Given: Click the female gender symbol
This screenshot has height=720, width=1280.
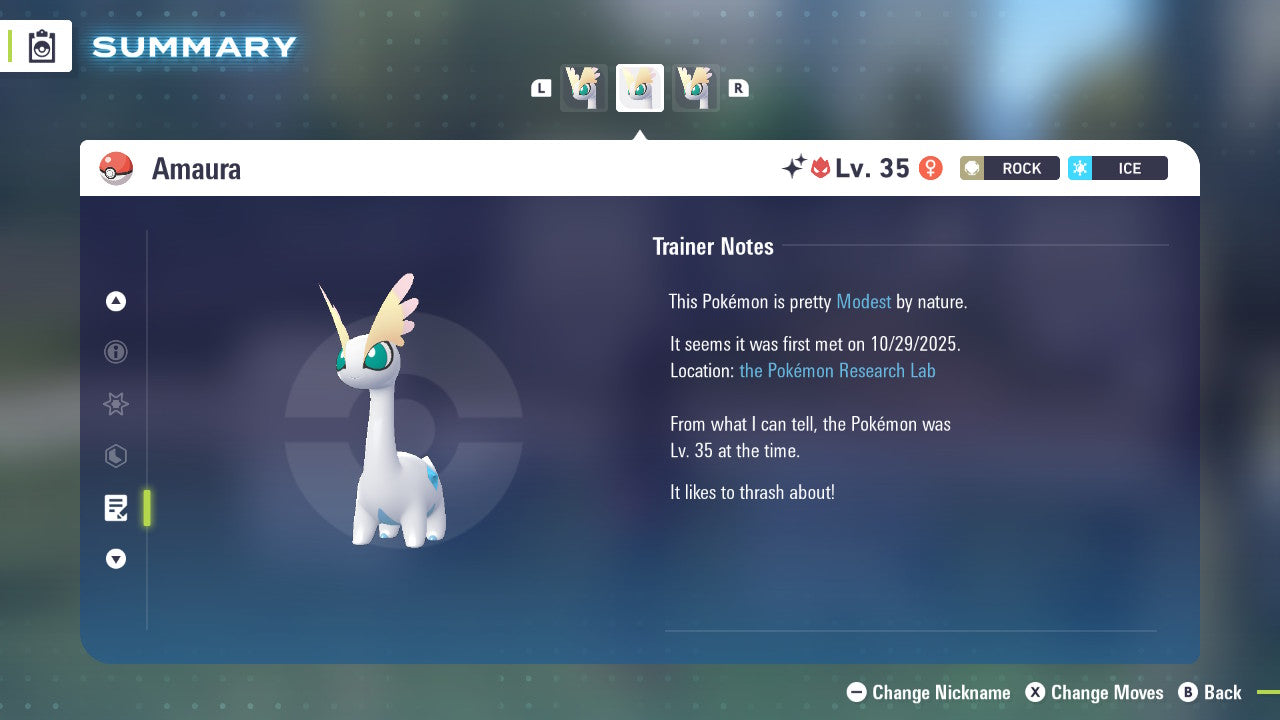Looking at the screenshot, I should (931, 168).
